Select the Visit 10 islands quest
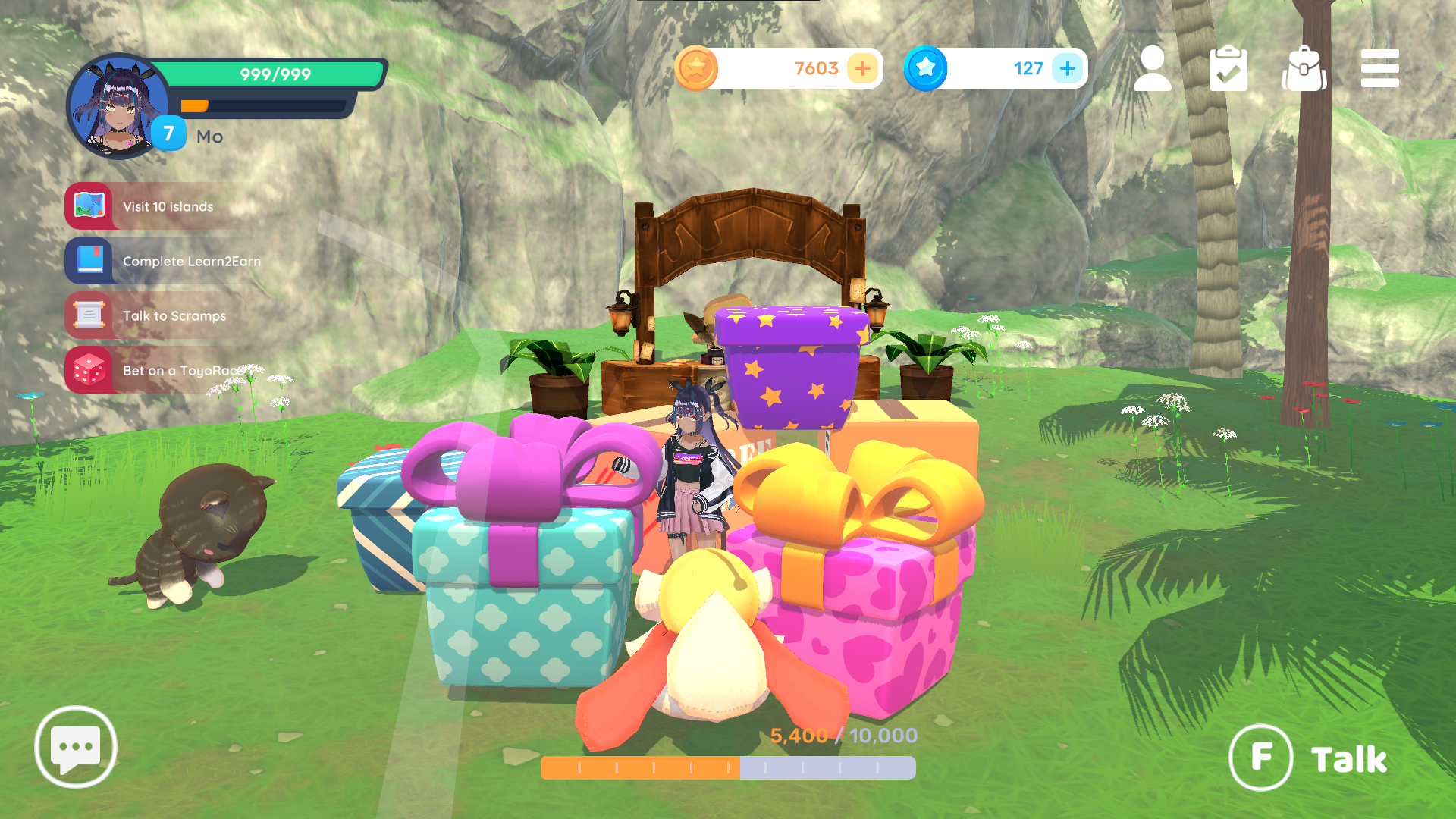The image size is (1456, 819). click(167, 206)
